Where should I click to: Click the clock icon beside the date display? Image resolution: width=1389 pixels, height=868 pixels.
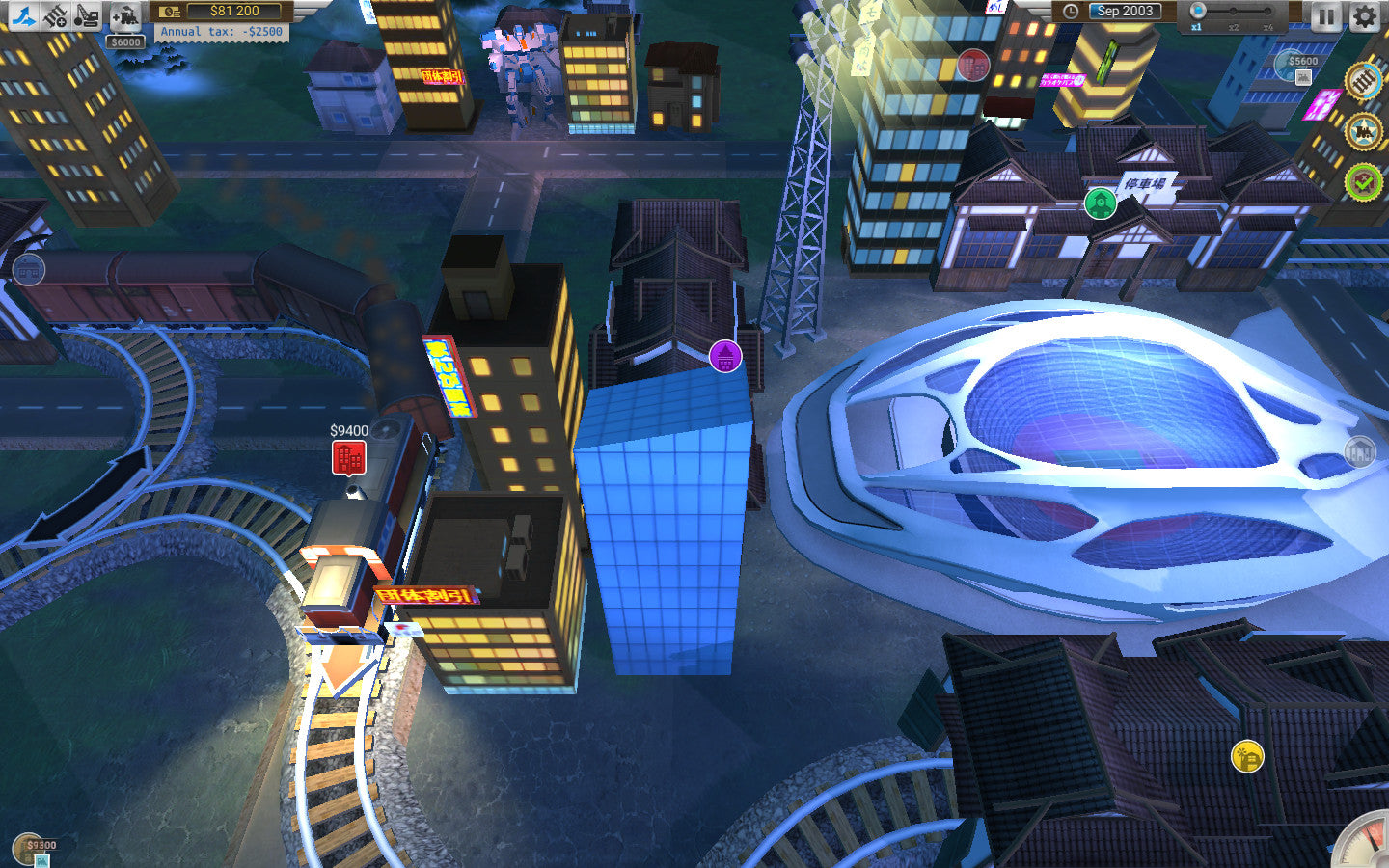pyautogui.click(x=1071, y=12)
